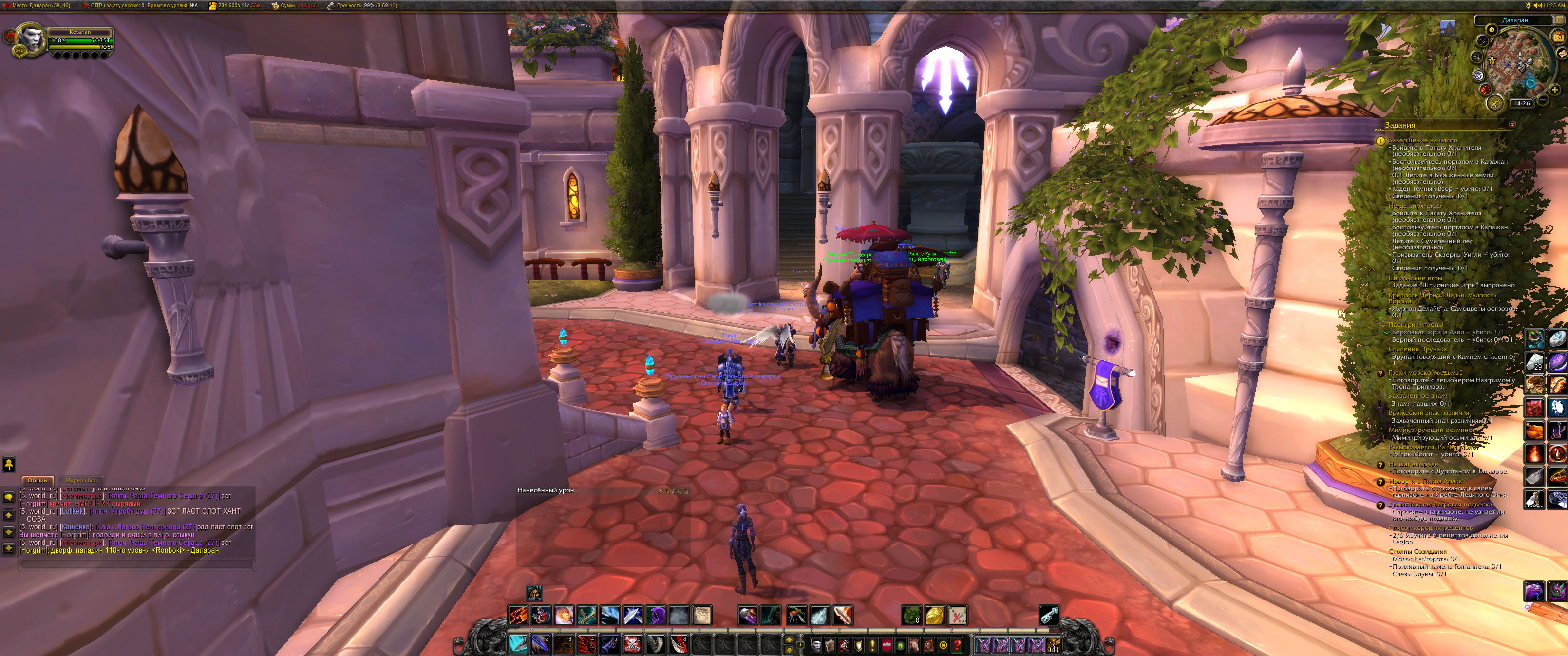Activate the skull and crossbones ability
Screen dimensions: 1568x656
pos(632,643)
